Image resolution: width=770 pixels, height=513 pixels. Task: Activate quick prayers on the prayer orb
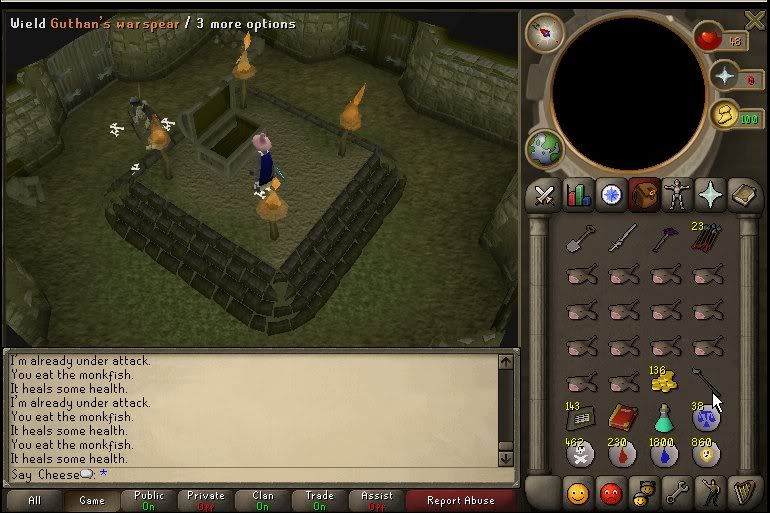[x=724, y=76]
